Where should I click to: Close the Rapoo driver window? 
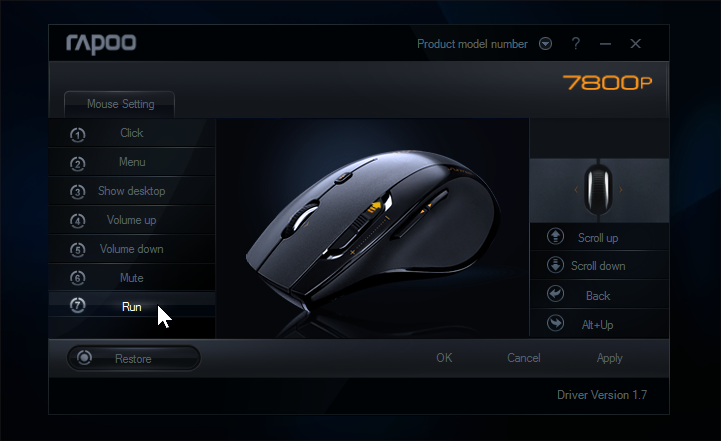click(635, 44)
